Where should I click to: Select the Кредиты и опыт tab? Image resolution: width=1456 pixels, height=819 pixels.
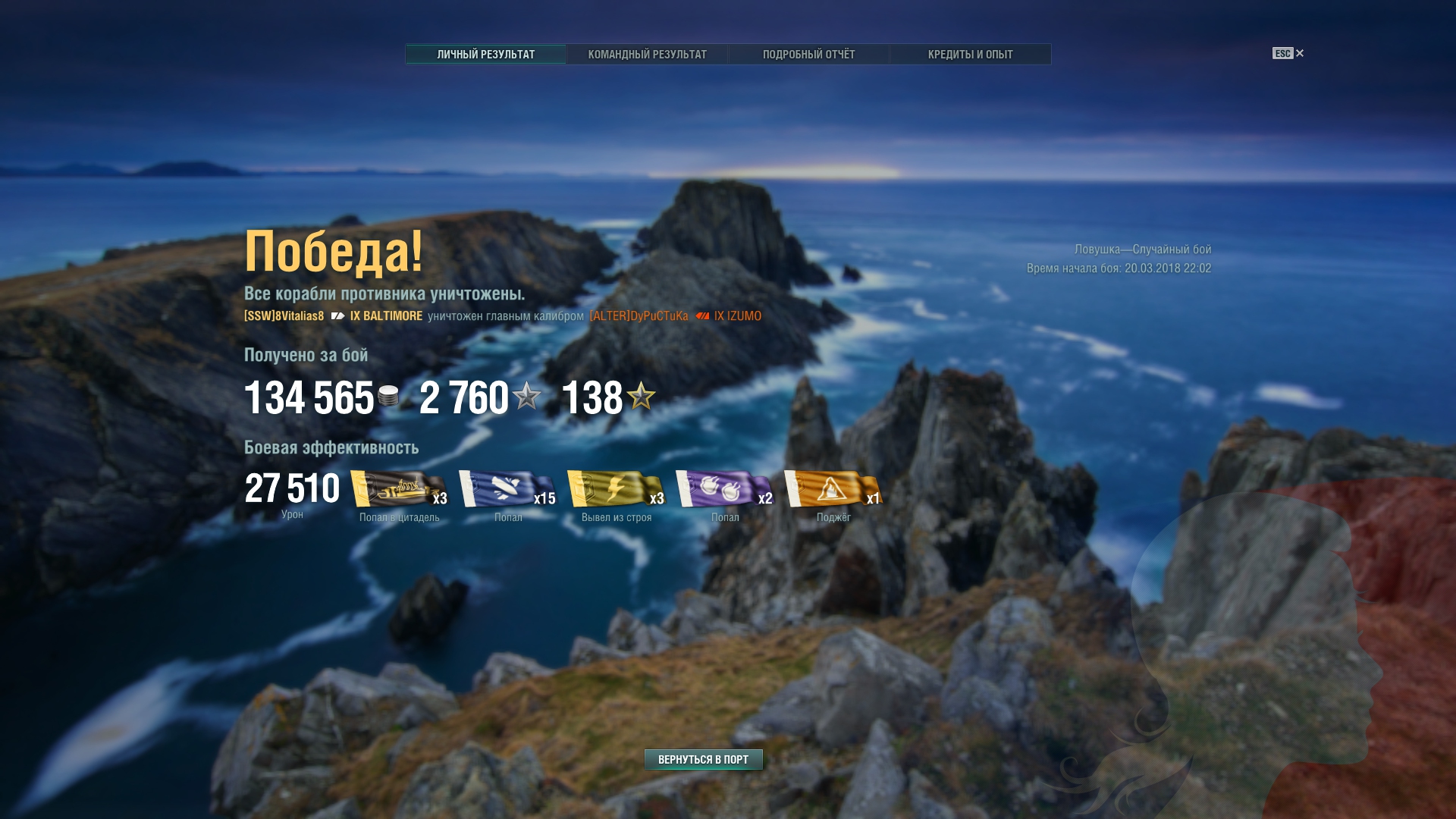click(970, 55)
